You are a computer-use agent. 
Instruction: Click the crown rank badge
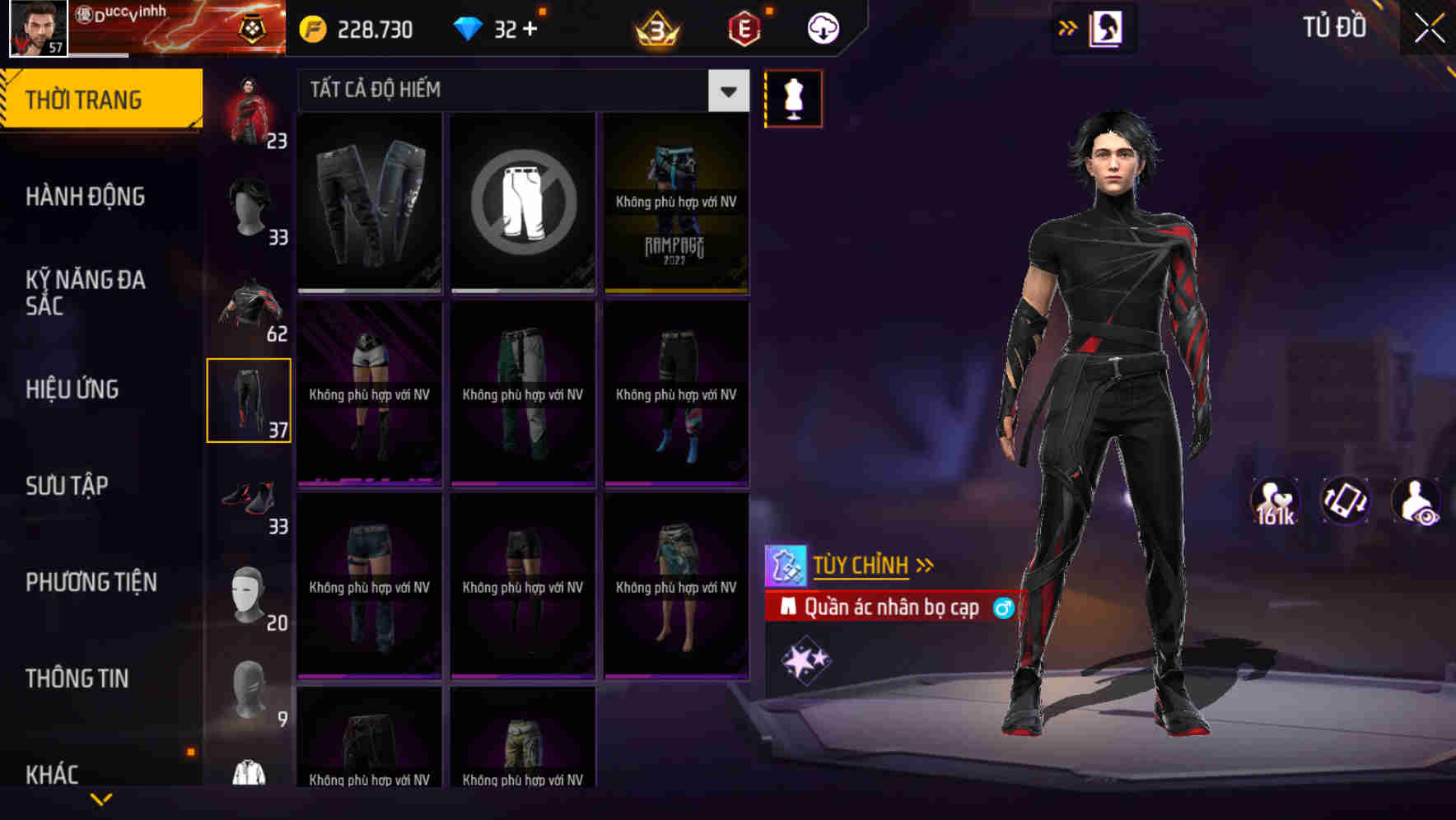tap(655, 27)
